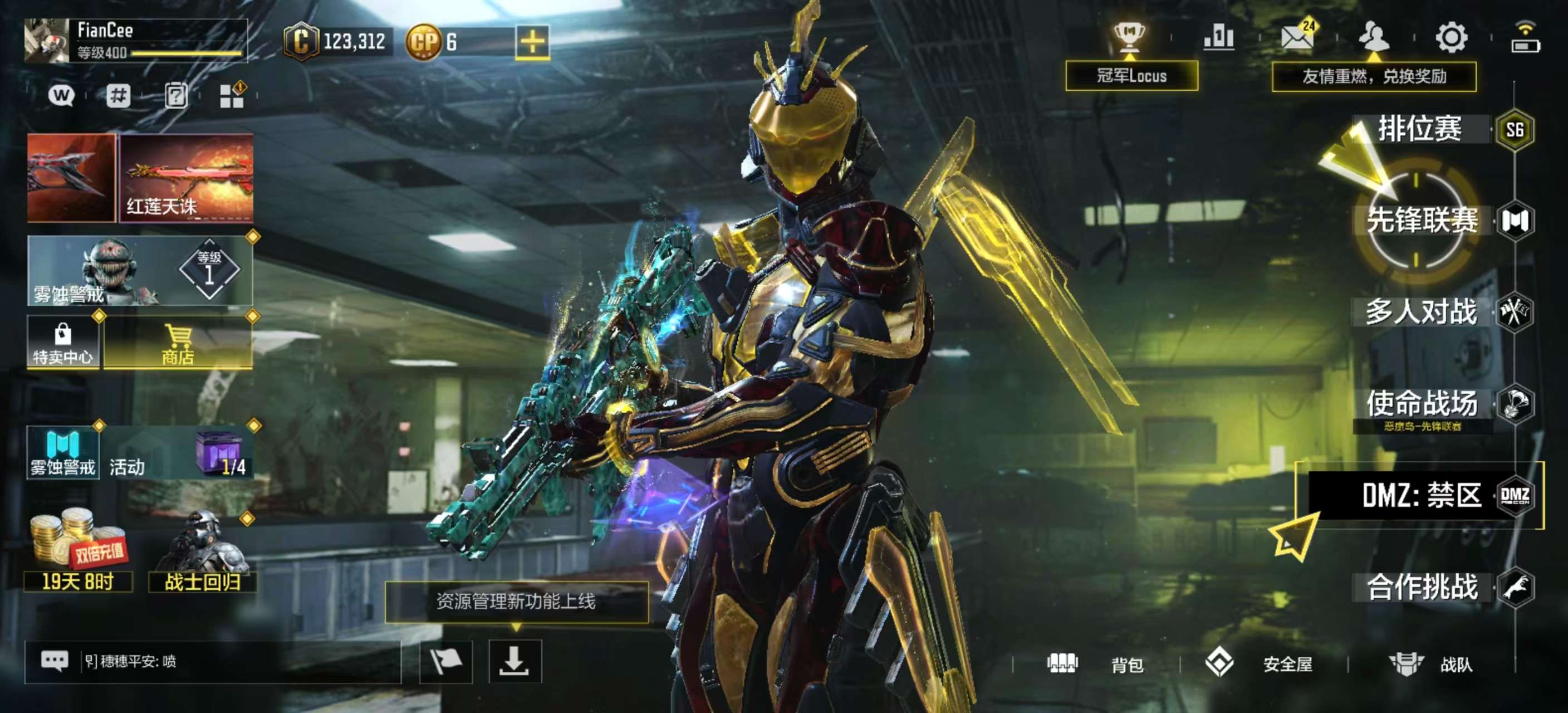
Task: Select 使命战场 battle royale mode
Action: (x=1422, y=404)
